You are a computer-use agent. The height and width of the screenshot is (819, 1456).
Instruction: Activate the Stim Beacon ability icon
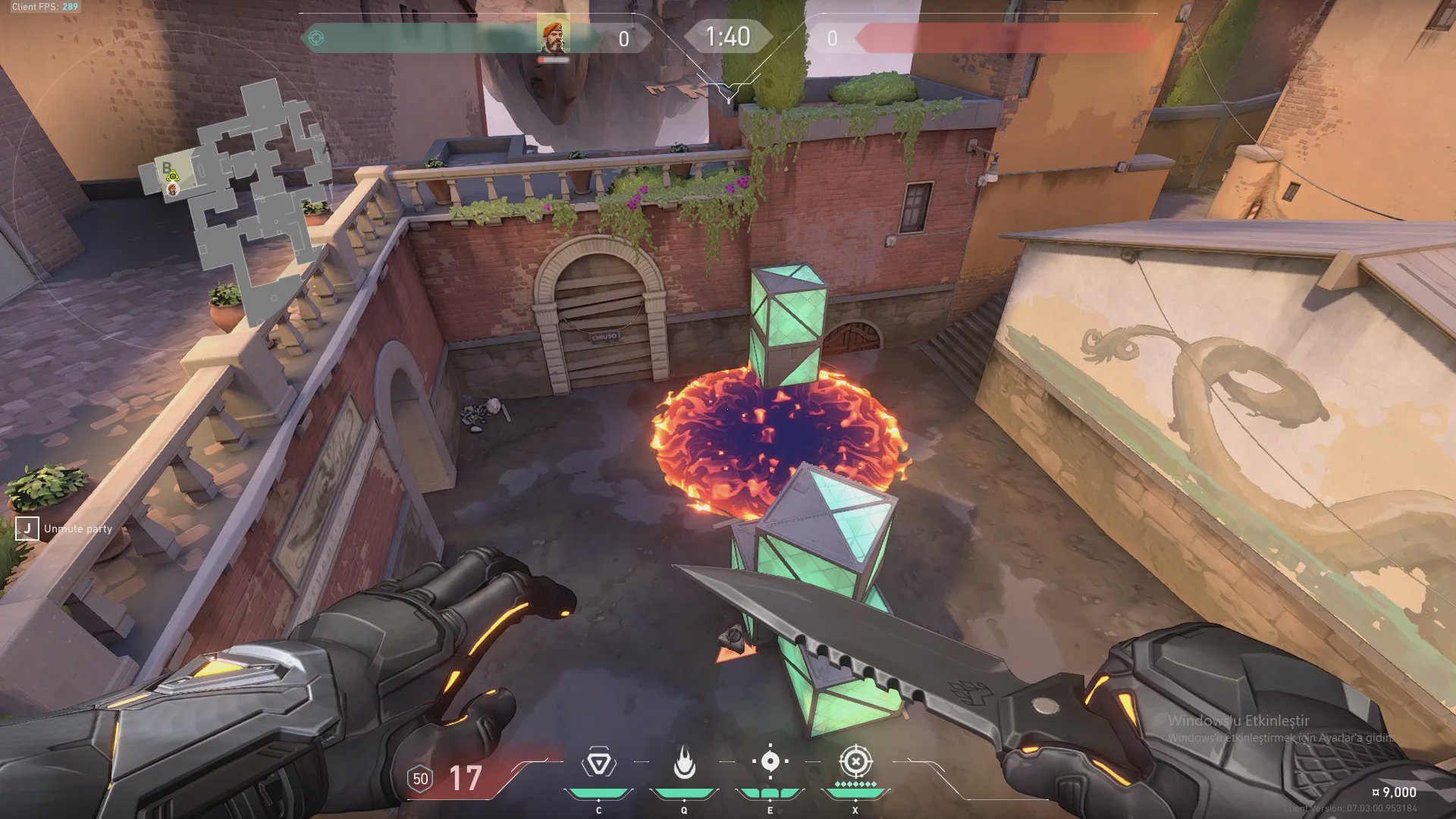pyautogui.click(x=598, y=762)
